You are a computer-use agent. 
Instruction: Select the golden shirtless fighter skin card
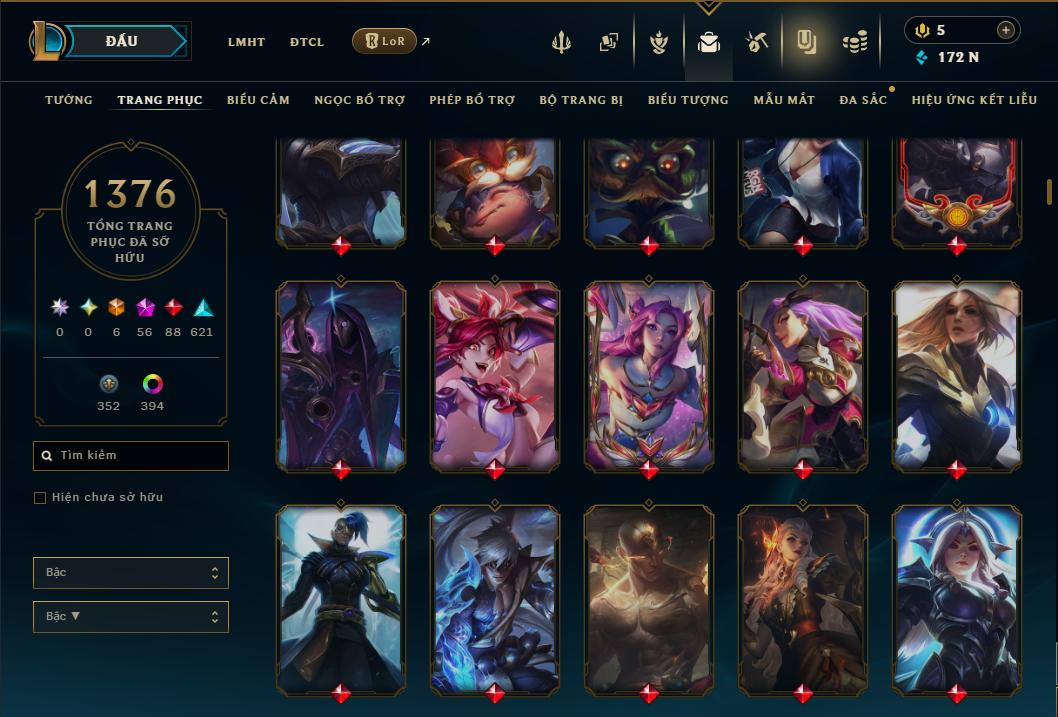tap(649, 598)
